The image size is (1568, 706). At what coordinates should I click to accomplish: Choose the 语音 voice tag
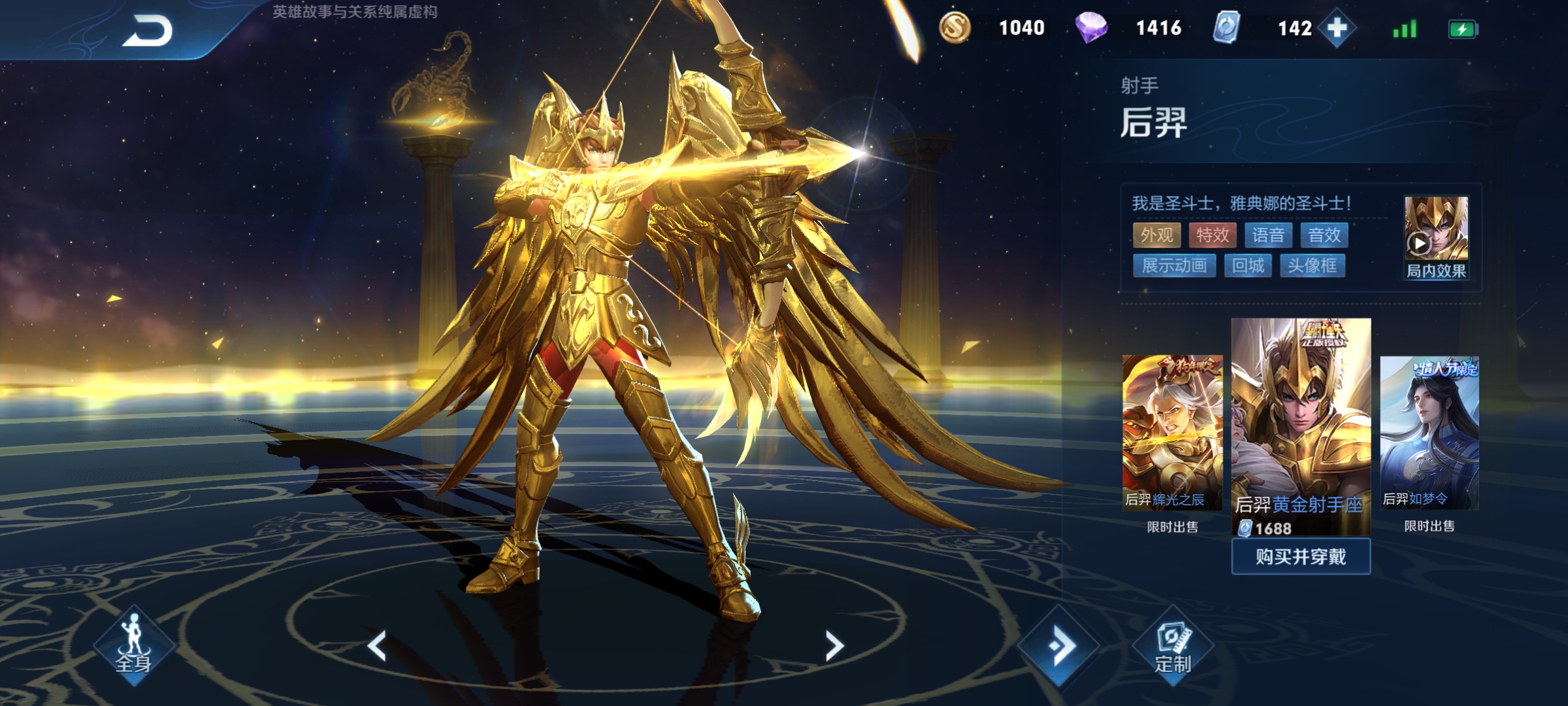[x=1268, y=235]
